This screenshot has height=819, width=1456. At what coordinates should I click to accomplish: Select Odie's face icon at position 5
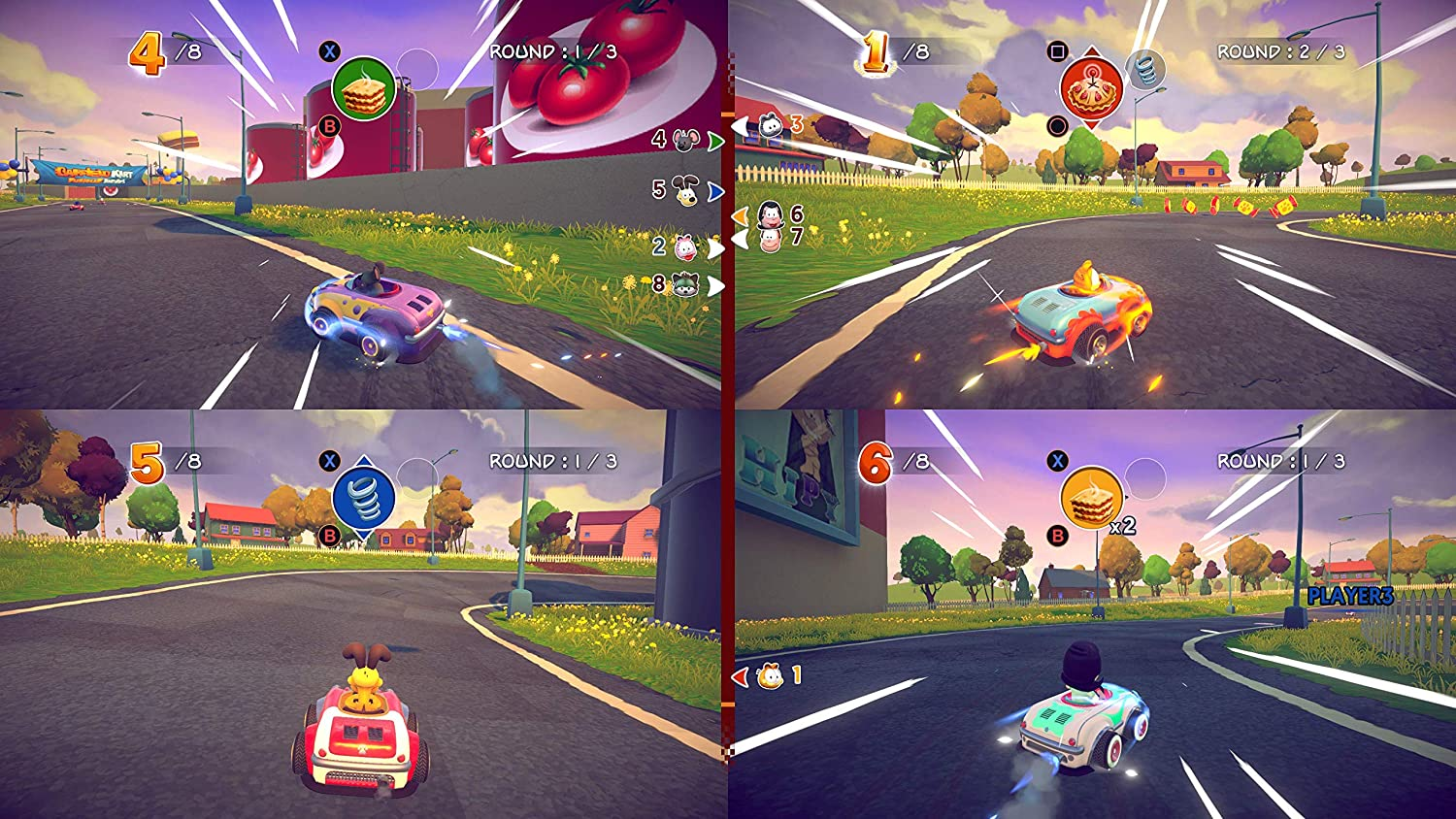[x=686, y=190]
